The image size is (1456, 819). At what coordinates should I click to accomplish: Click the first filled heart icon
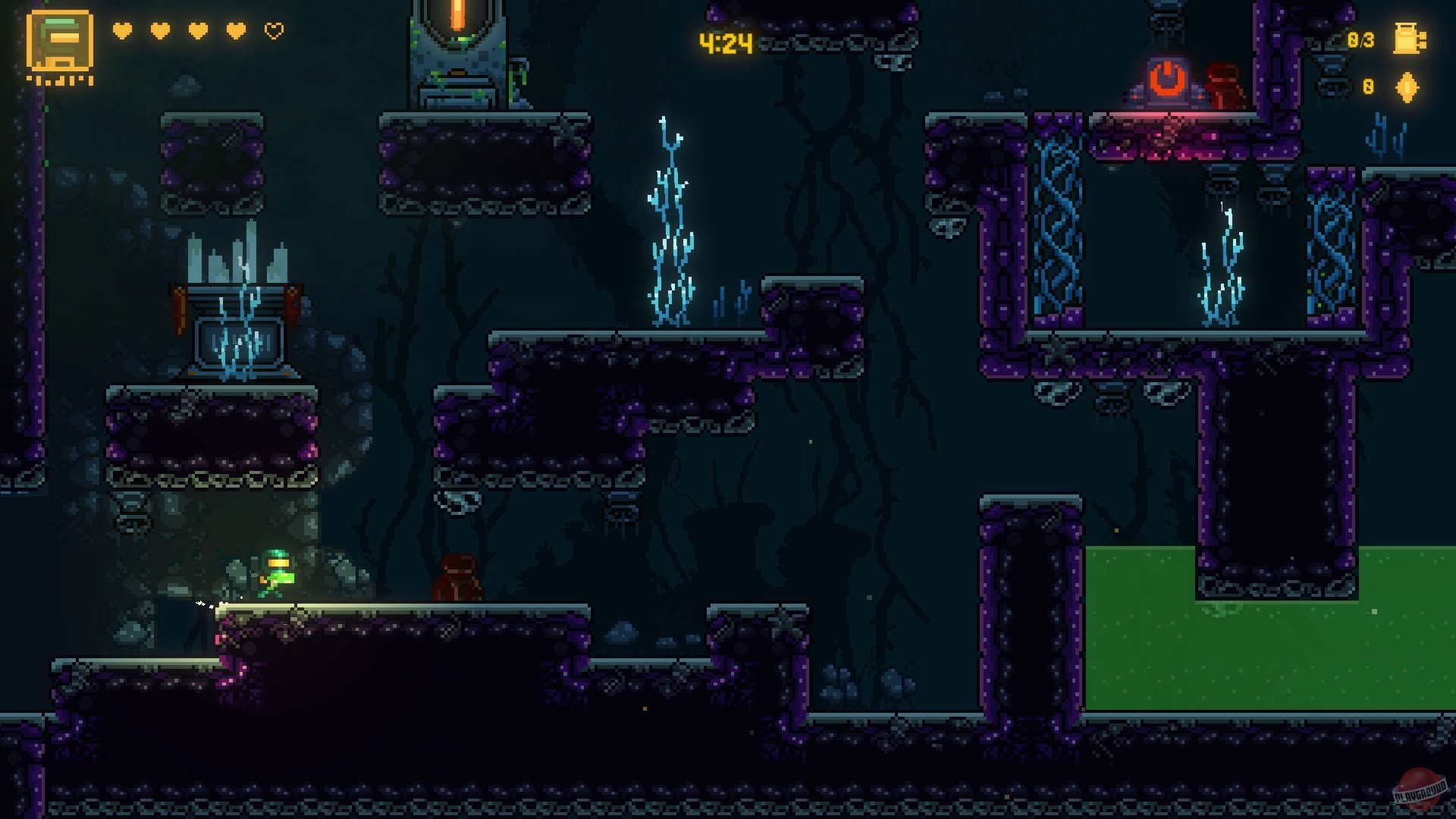coord(121,32)
